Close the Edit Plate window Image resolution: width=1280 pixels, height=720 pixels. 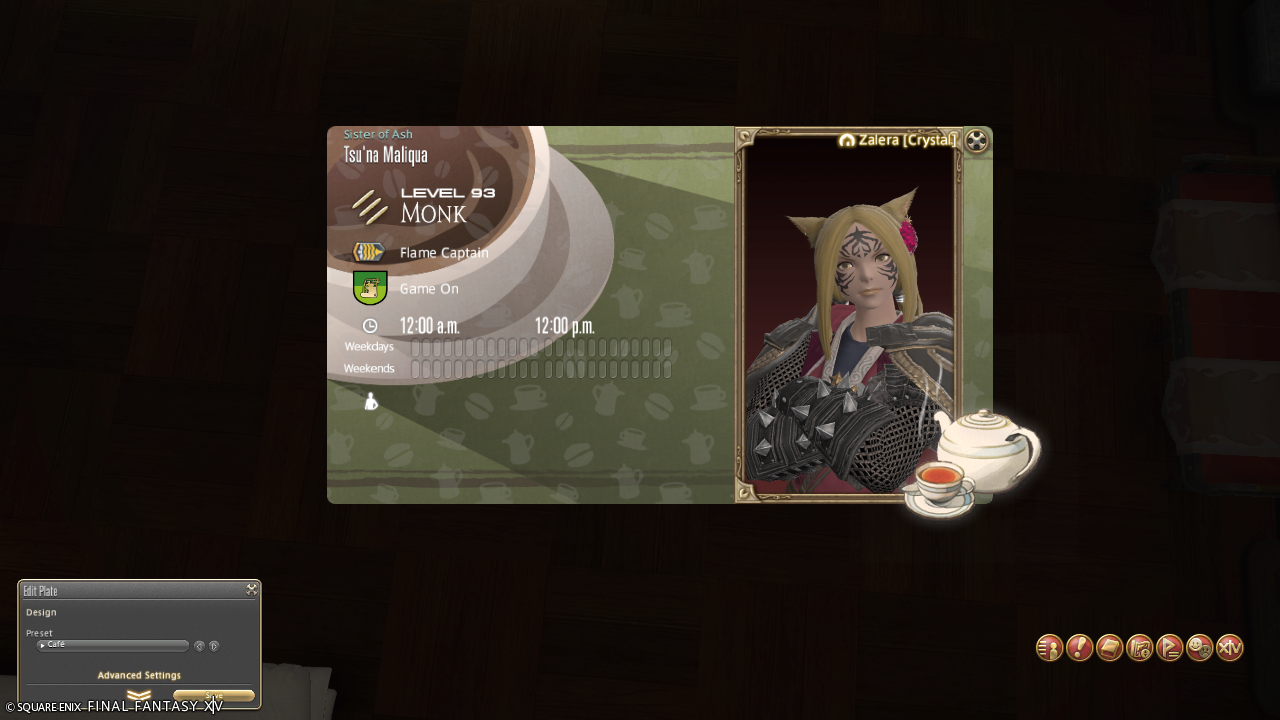point(251,590)
